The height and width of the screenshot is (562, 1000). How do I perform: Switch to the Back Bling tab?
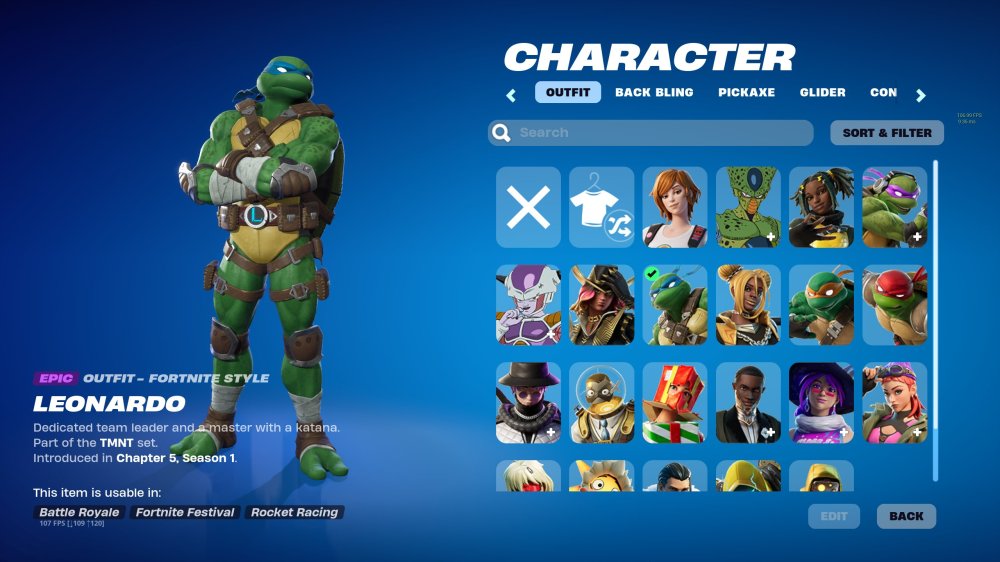[654, 92]
